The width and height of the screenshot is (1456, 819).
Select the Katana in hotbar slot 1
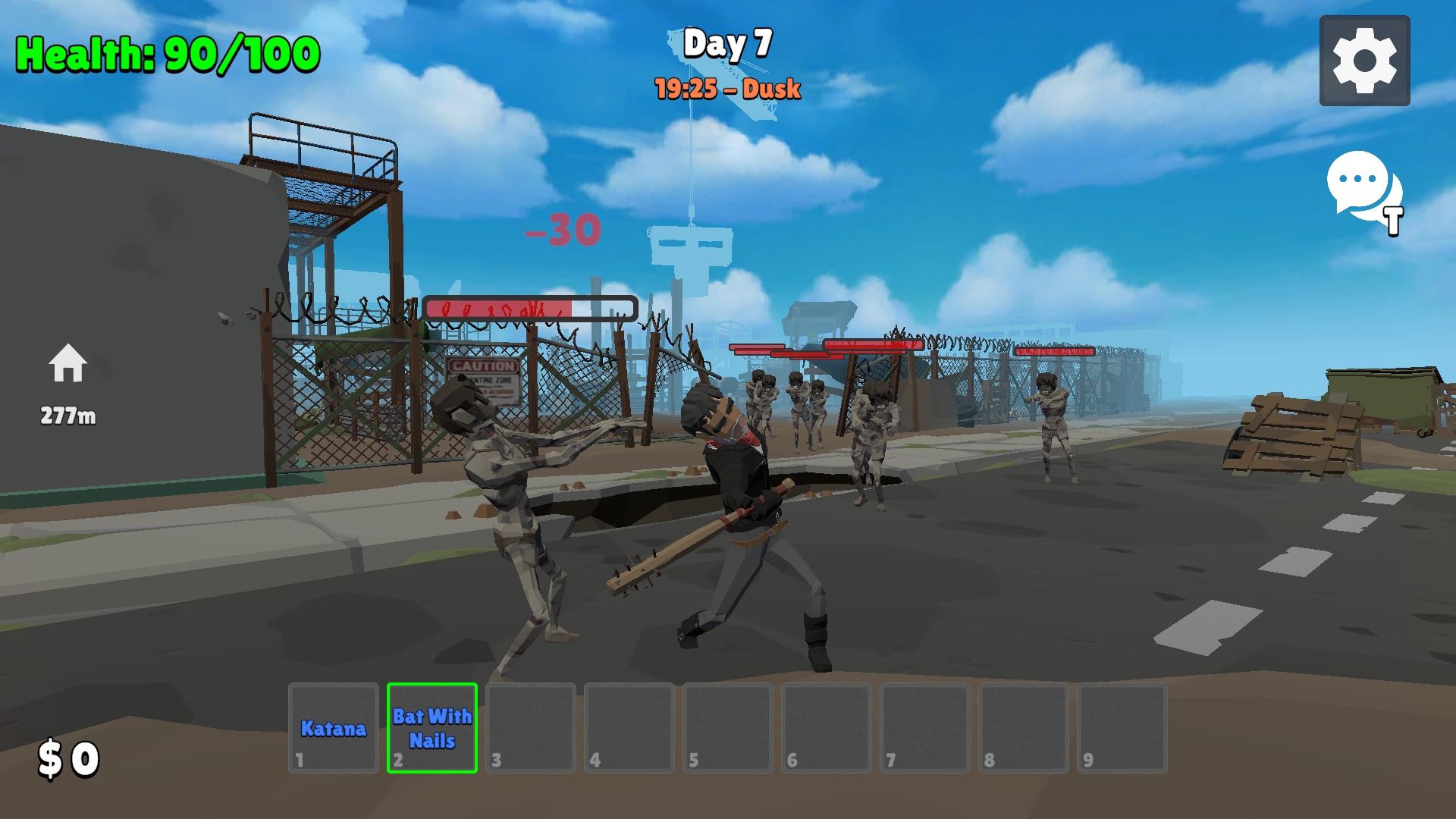[332, 728]
